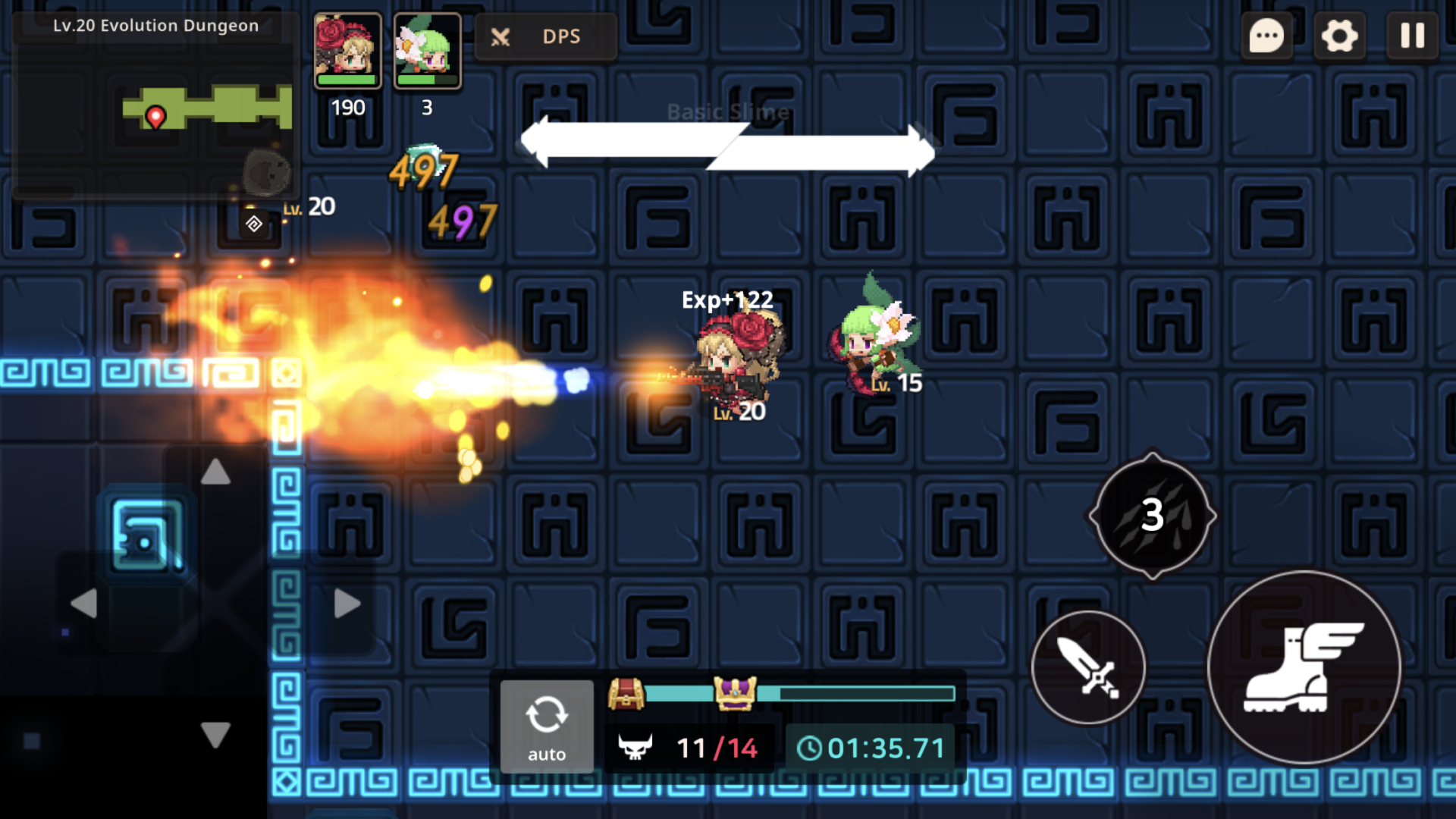Open the chat speech bubble
Image resolution: width=1456 pixels, height=819 pixels.
point(1266,36)
